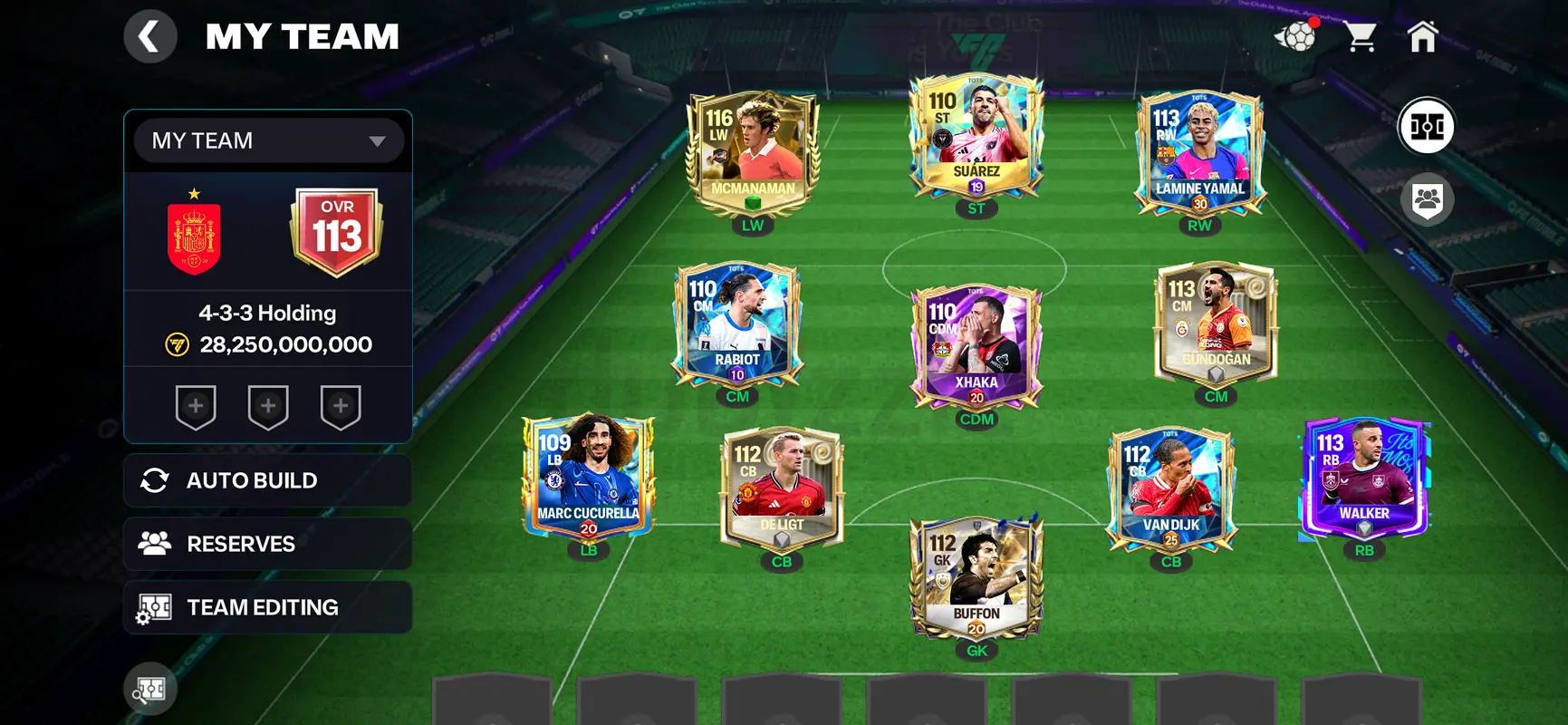Start AUTO BUILD for the squad
This screenshot has height=725, width=1568.
coord(268,480)
